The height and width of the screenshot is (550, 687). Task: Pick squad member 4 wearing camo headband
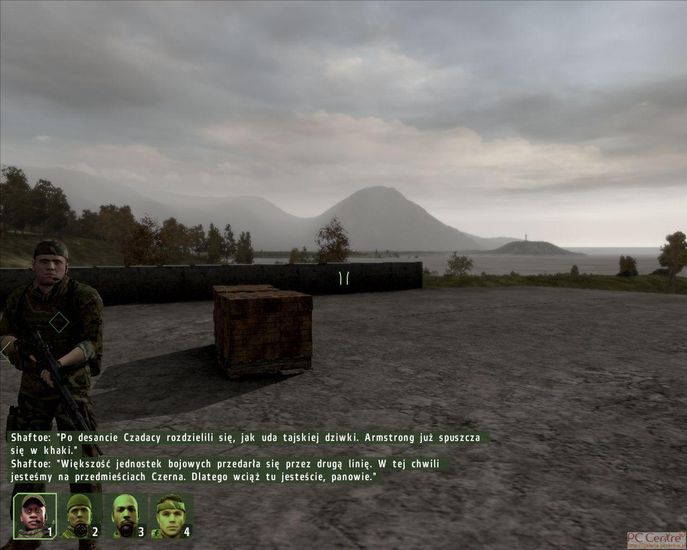[170, 515]
